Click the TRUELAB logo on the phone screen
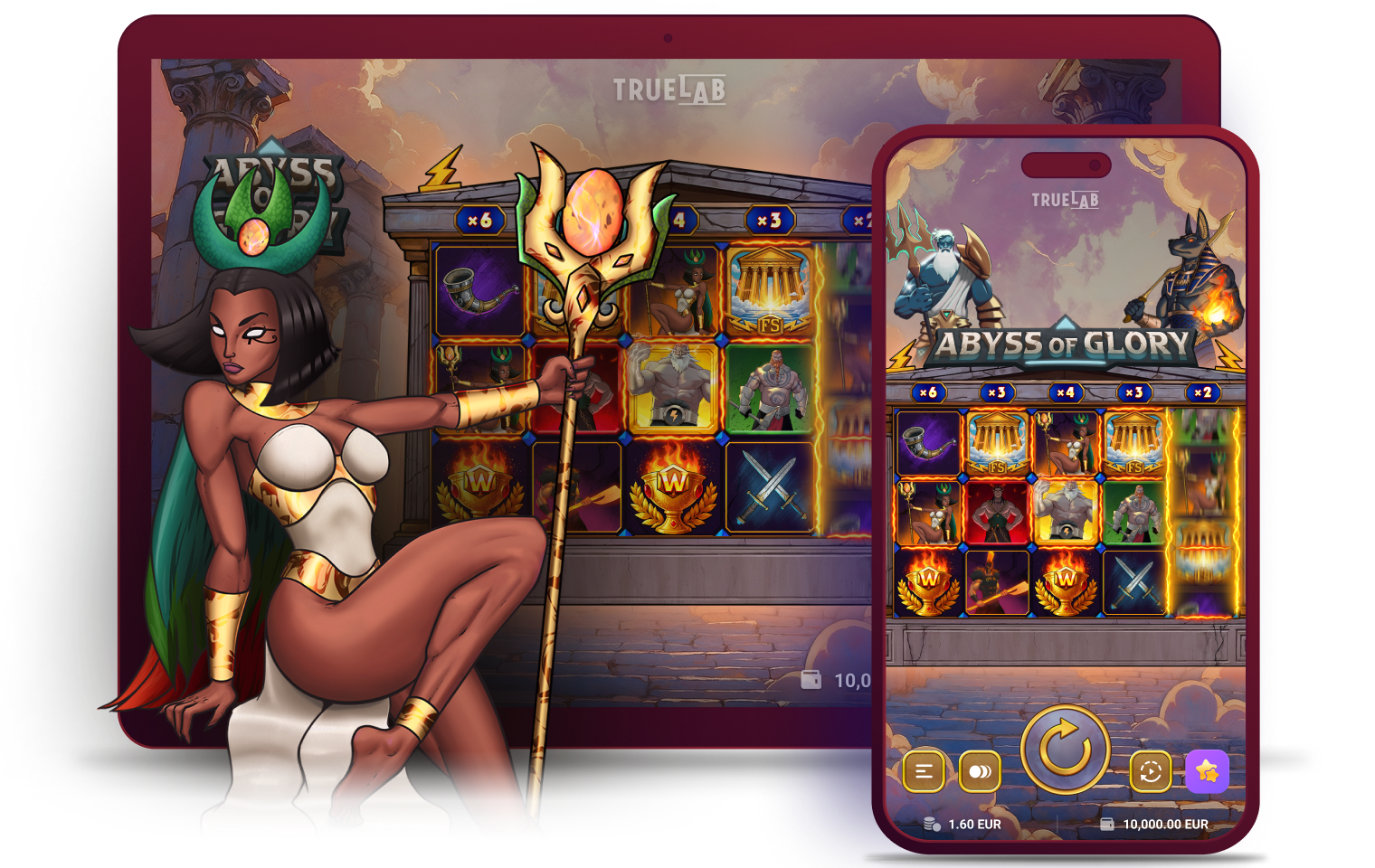The width and height of the screenshot is (1375, 868). tap(1064, 200)
